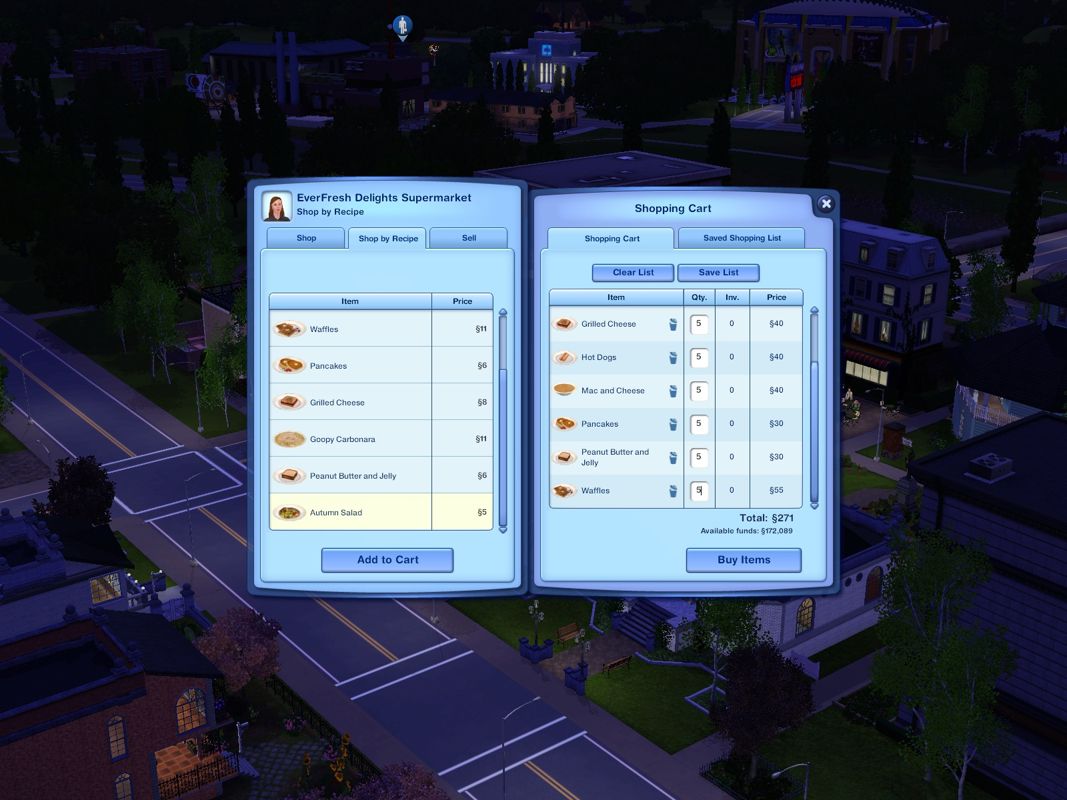1067x800 pixels.
Task: Sort recipe list by Price column
Action: tap(462, 301)
